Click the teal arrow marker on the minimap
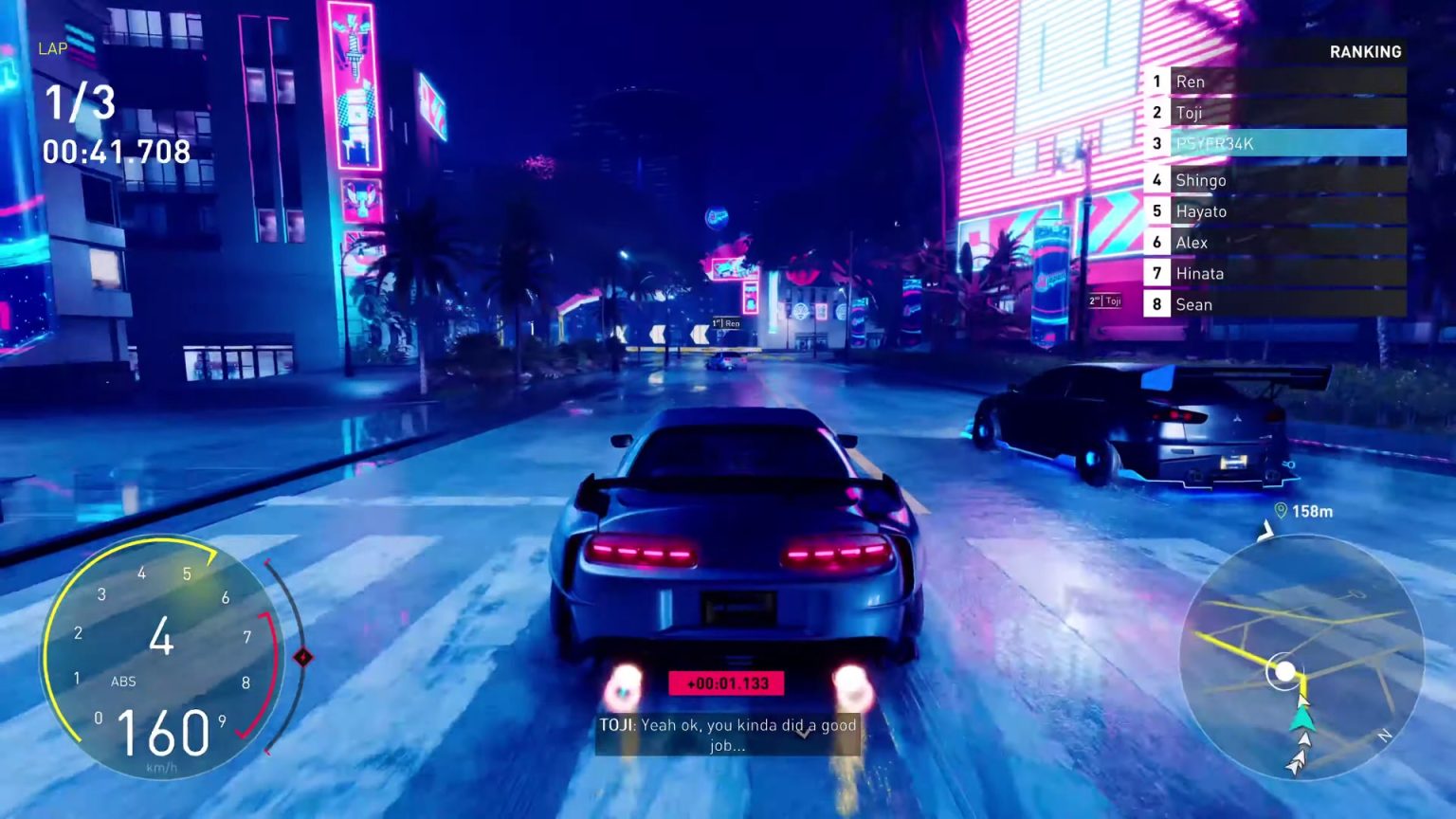Viewport: 1456px width, 819px height. 1302,720
